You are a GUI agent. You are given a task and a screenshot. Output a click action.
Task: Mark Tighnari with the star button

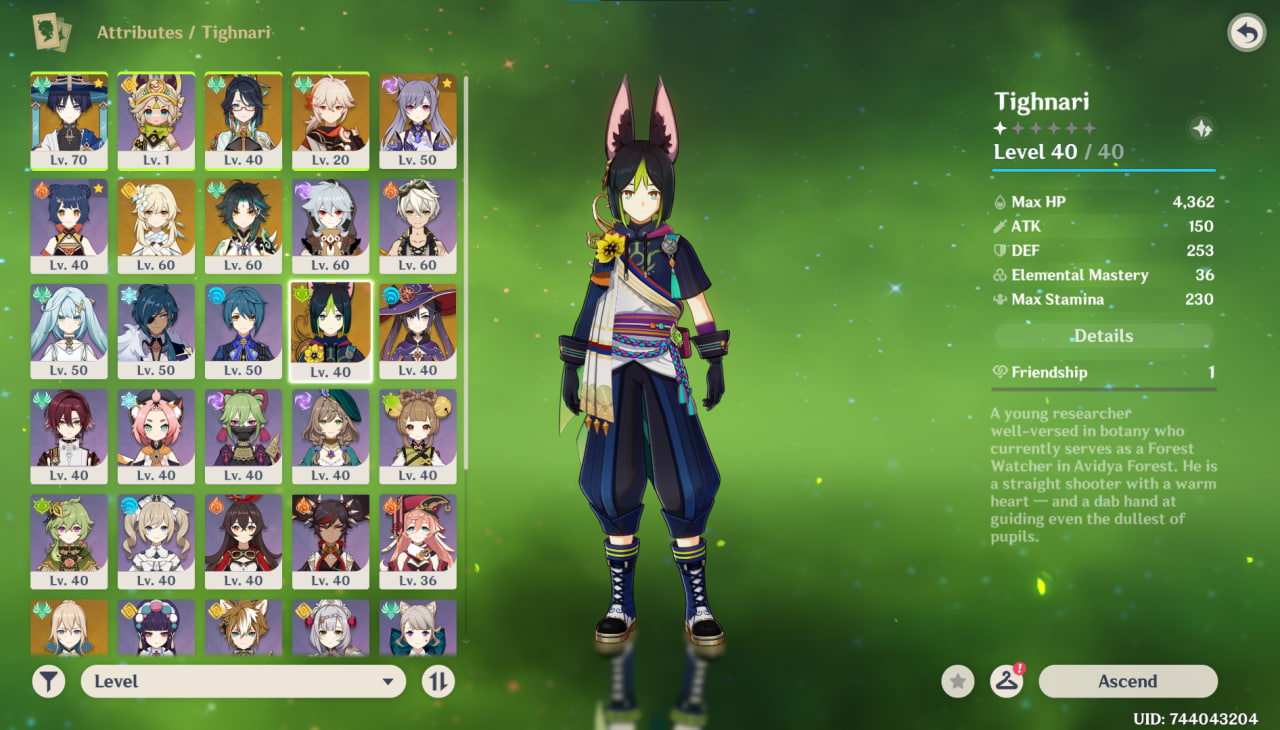click(x=957, y=681)
